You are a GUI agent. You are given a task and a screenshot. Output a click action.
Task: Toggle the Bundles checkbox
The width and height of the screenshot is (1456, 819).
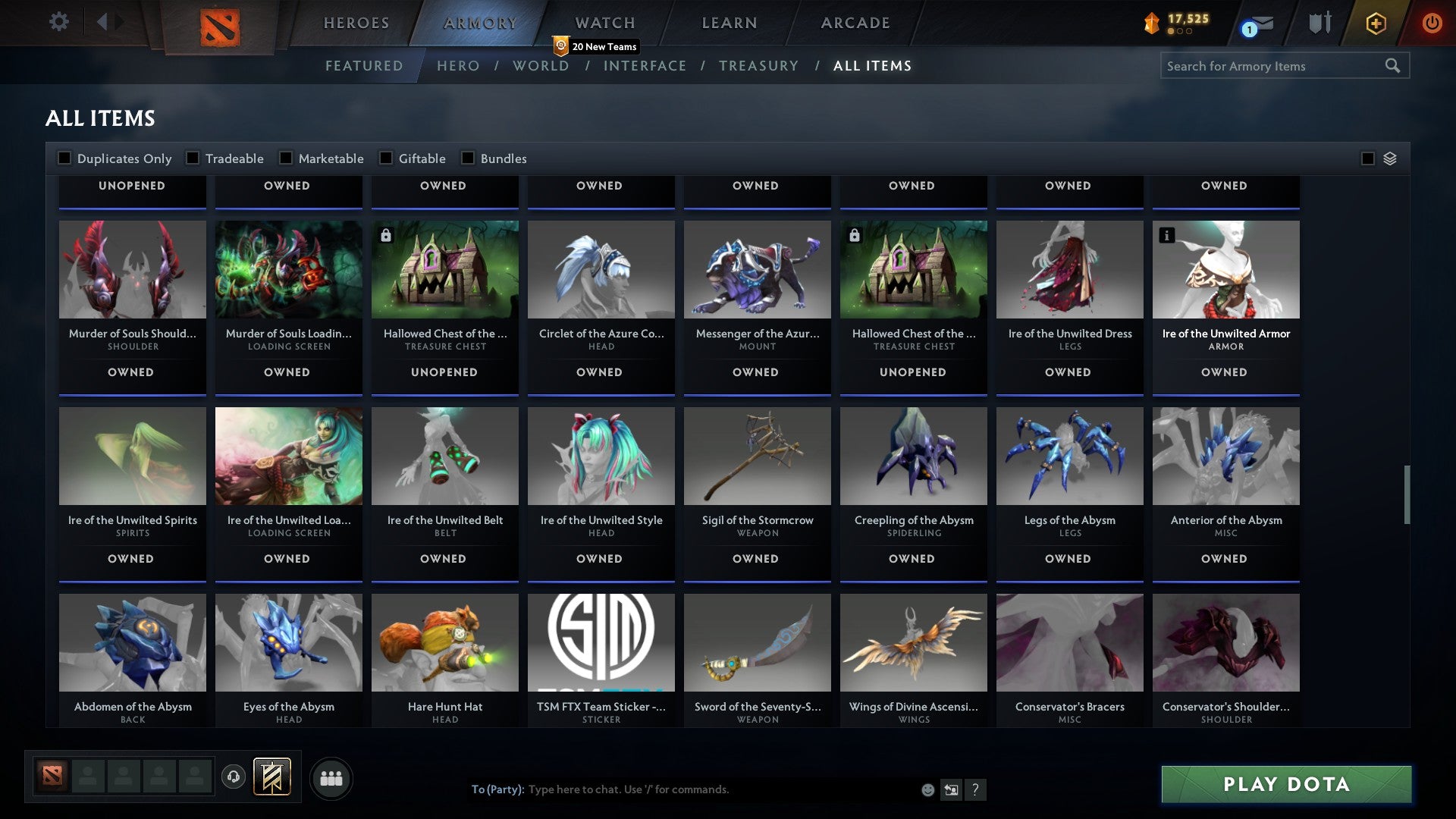(467, 158)
